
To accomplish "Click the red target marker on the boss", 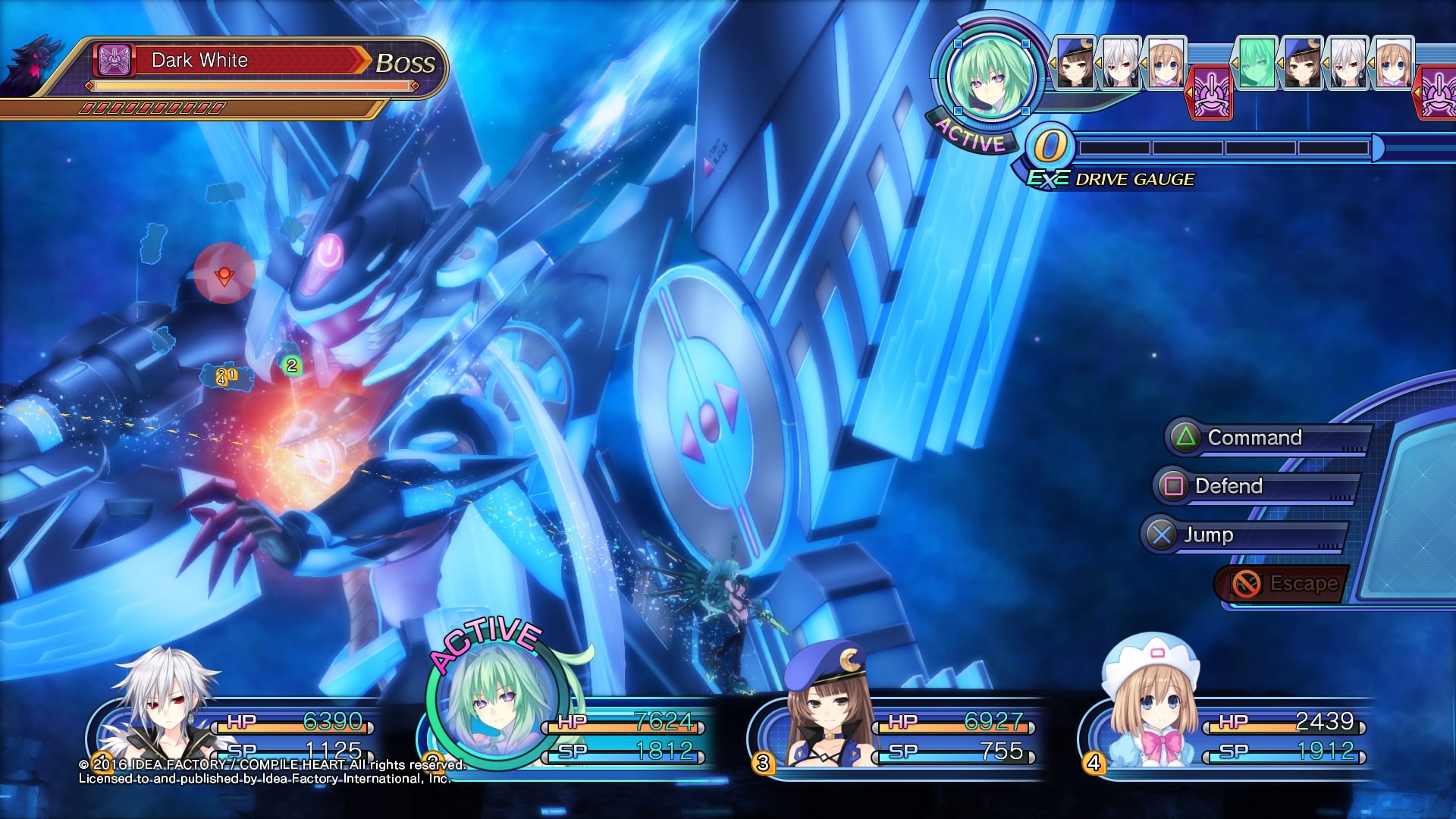I will click(x=224, y=275).
